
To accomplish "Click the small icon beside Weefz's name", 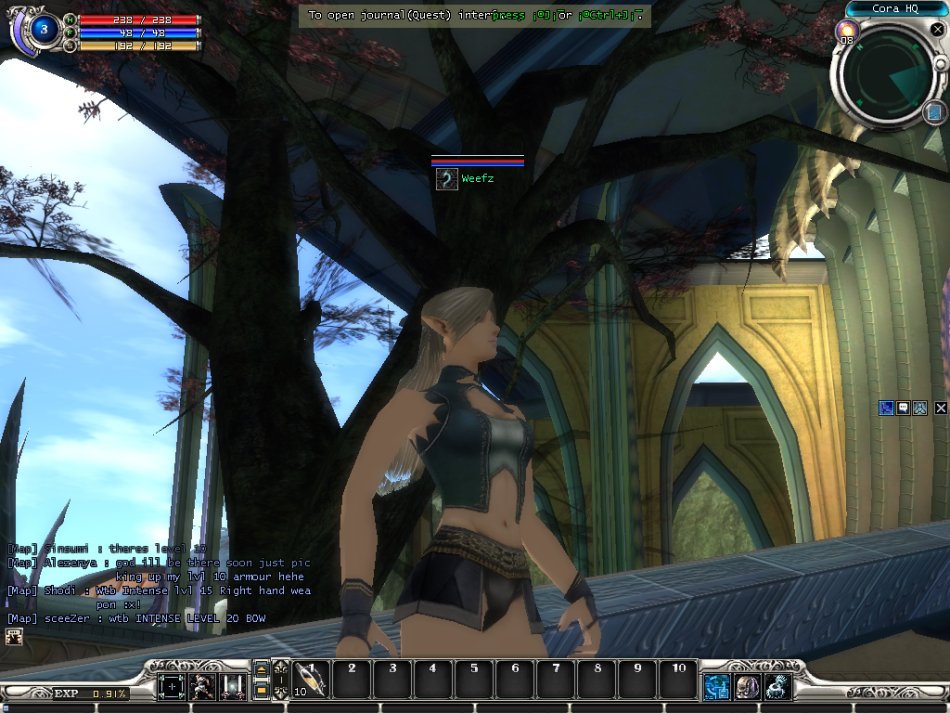I will 447,179.
